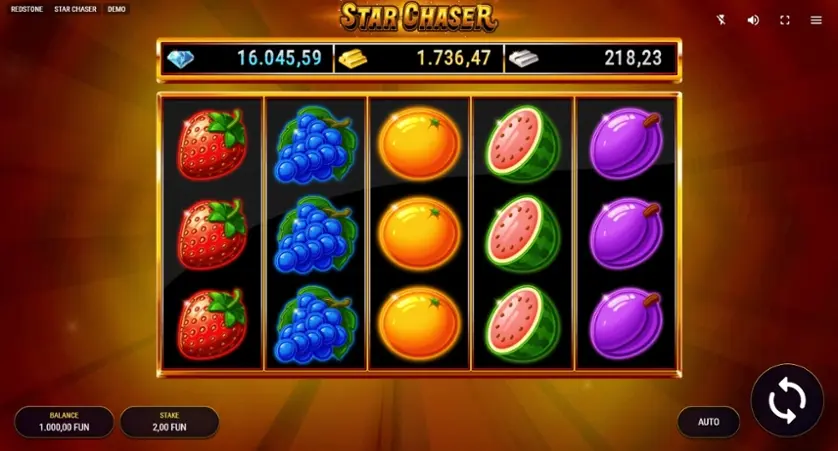Toggle the quick spin lightning icon
This screenshot has height=451, width=838.
[x=722, y=20]
